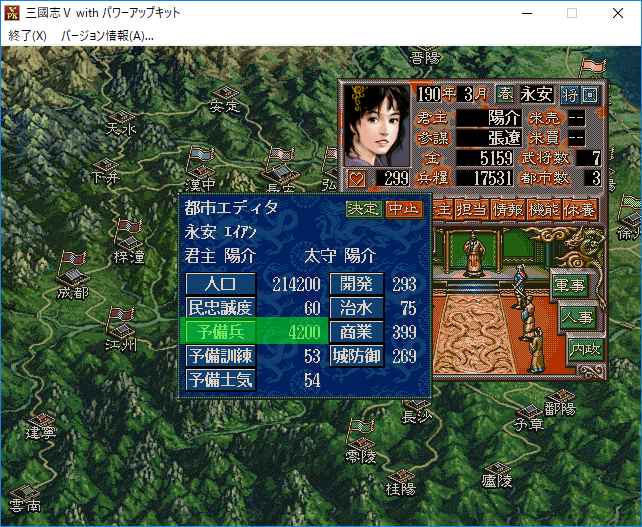The width and height of the screenshot is (642, 527).
Task: Open the 人事 personnel command menu
Action: (x=577, y=317)
